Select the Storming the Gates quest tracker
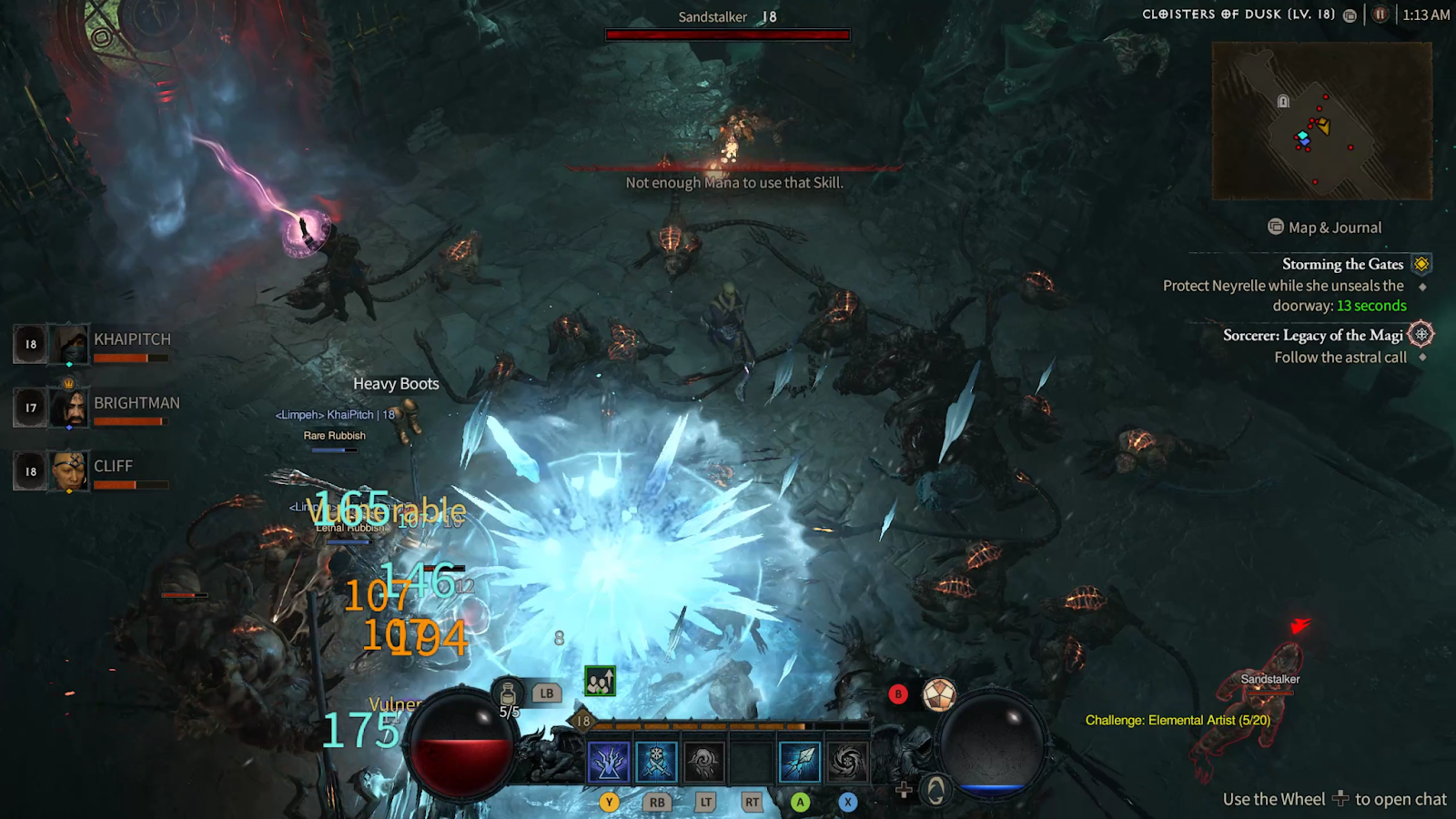Image resolution: width=1456 pixels, height=819 pixels. click(1342, 264)
